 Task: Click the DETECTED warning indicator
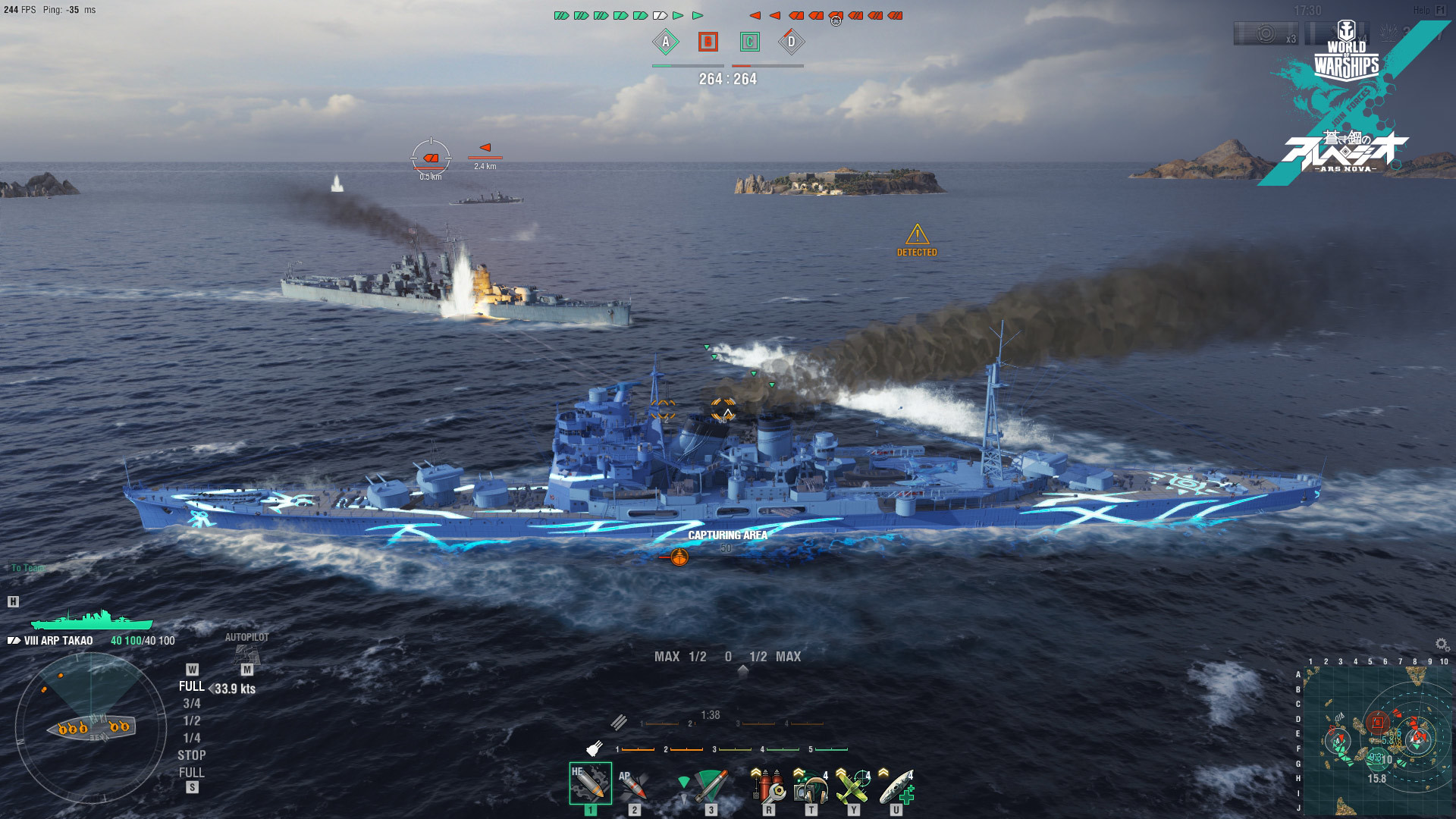[919, 240]
